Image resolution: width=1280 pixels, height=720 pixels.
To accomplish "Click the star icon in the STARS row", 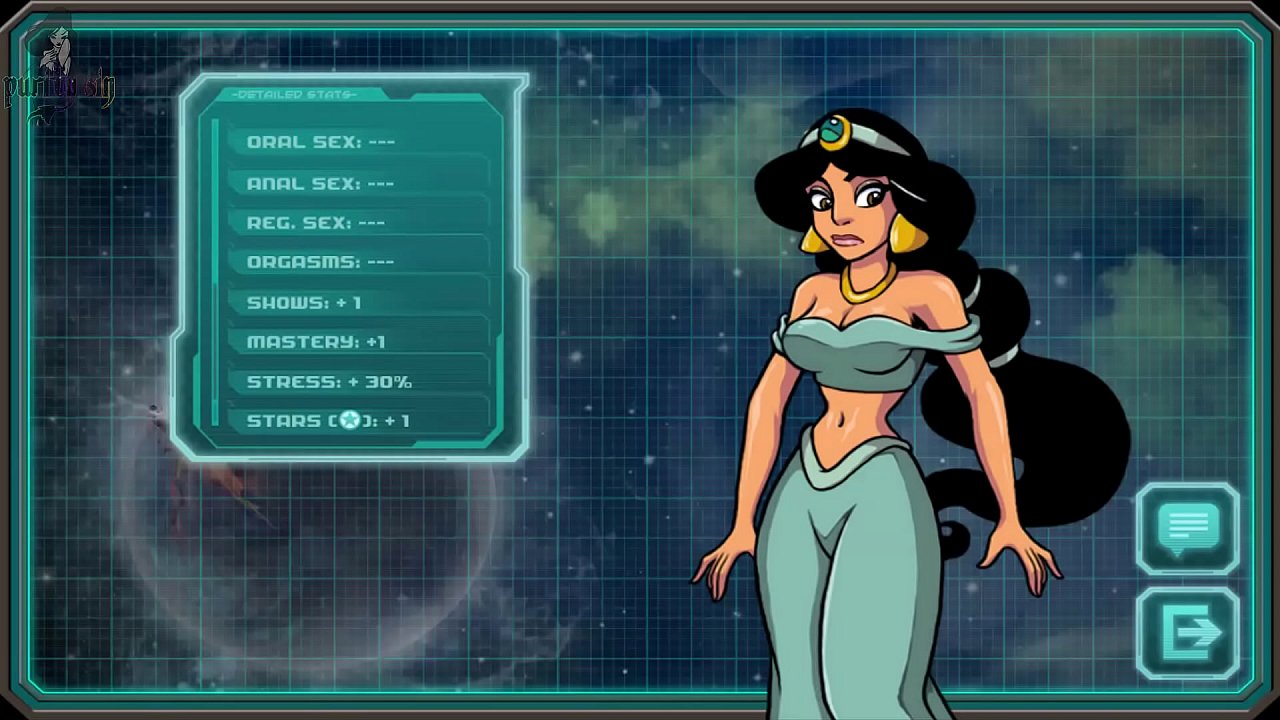I will pos(349,420).
